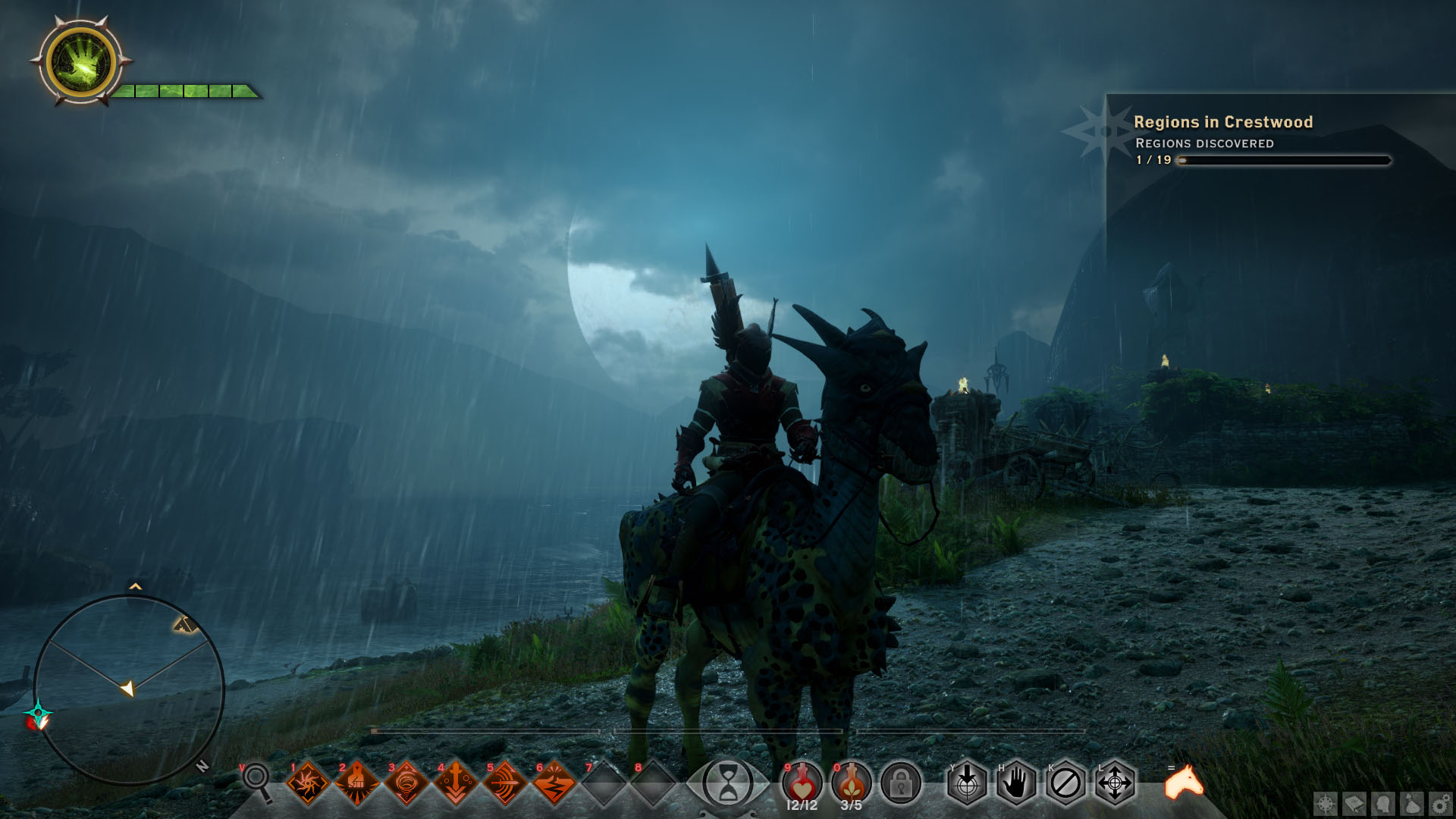This screenshot has height=819, width=1456.
Task: Click the magnifying glass search icon
Action: 256,780
